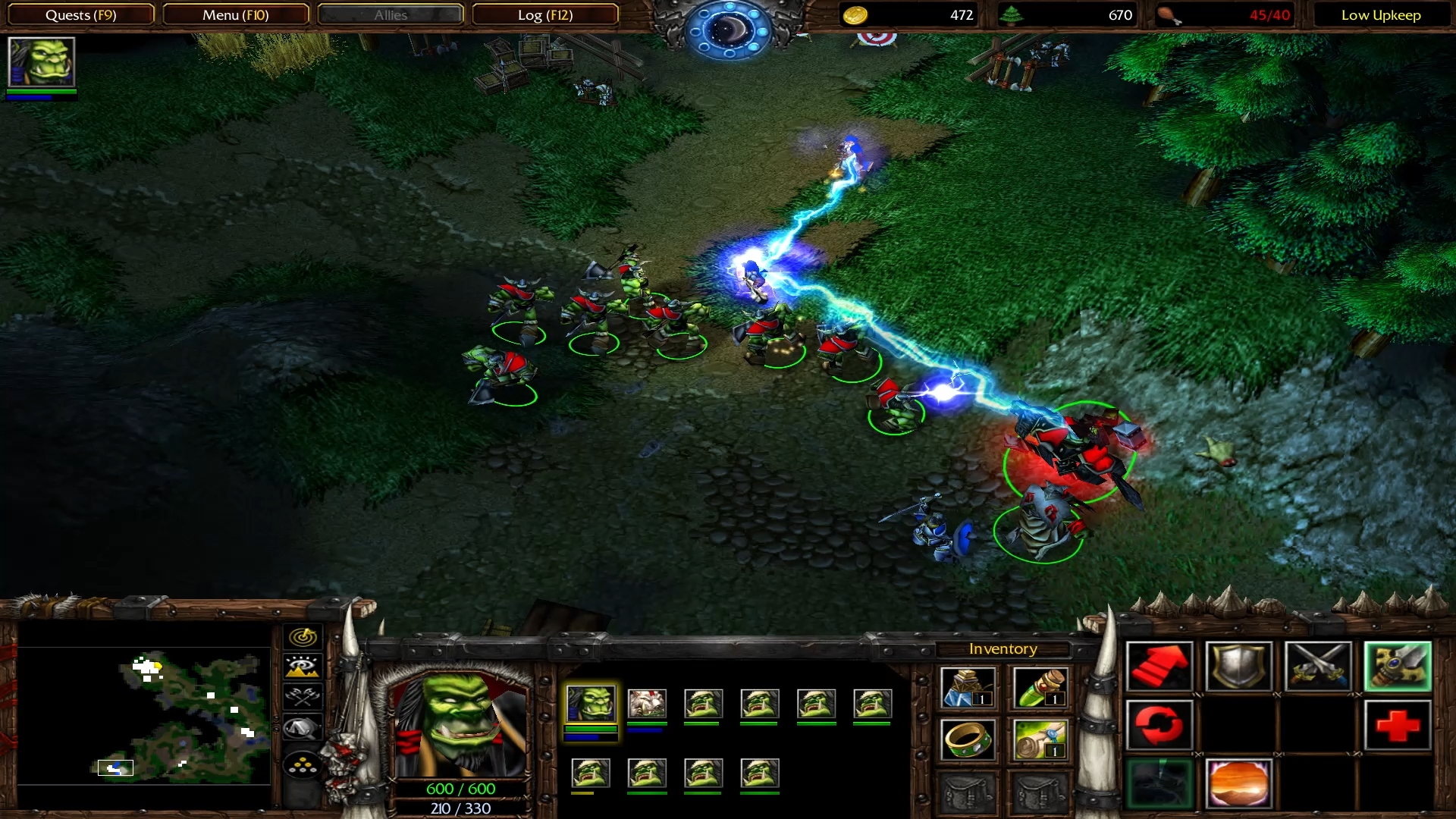
Task: Open hero abilities with the red cross
Action: tap(1398, 725)
